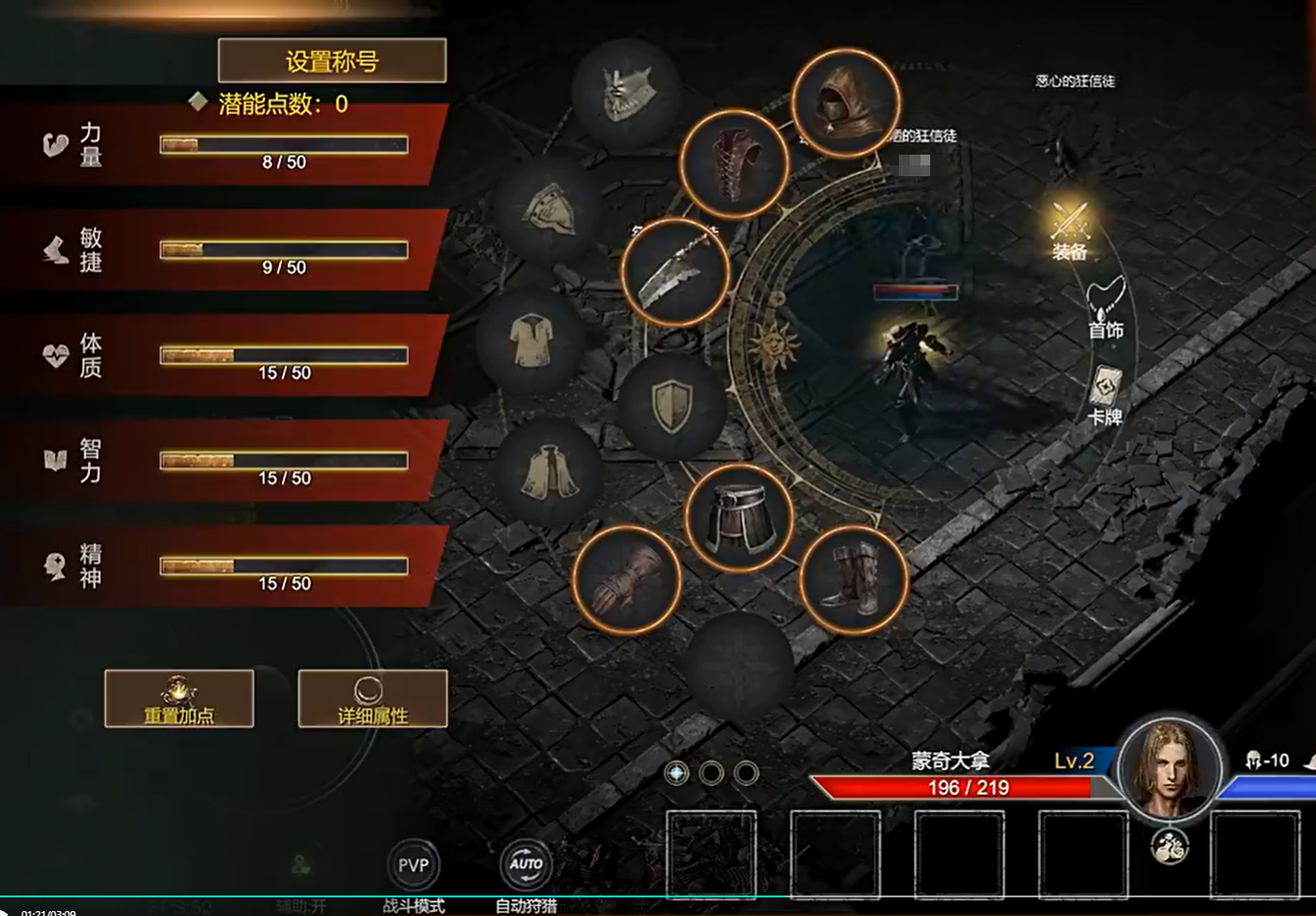
Task: Toggle the PVP 战斗模式 battle mode
Action: pos(413,866)
